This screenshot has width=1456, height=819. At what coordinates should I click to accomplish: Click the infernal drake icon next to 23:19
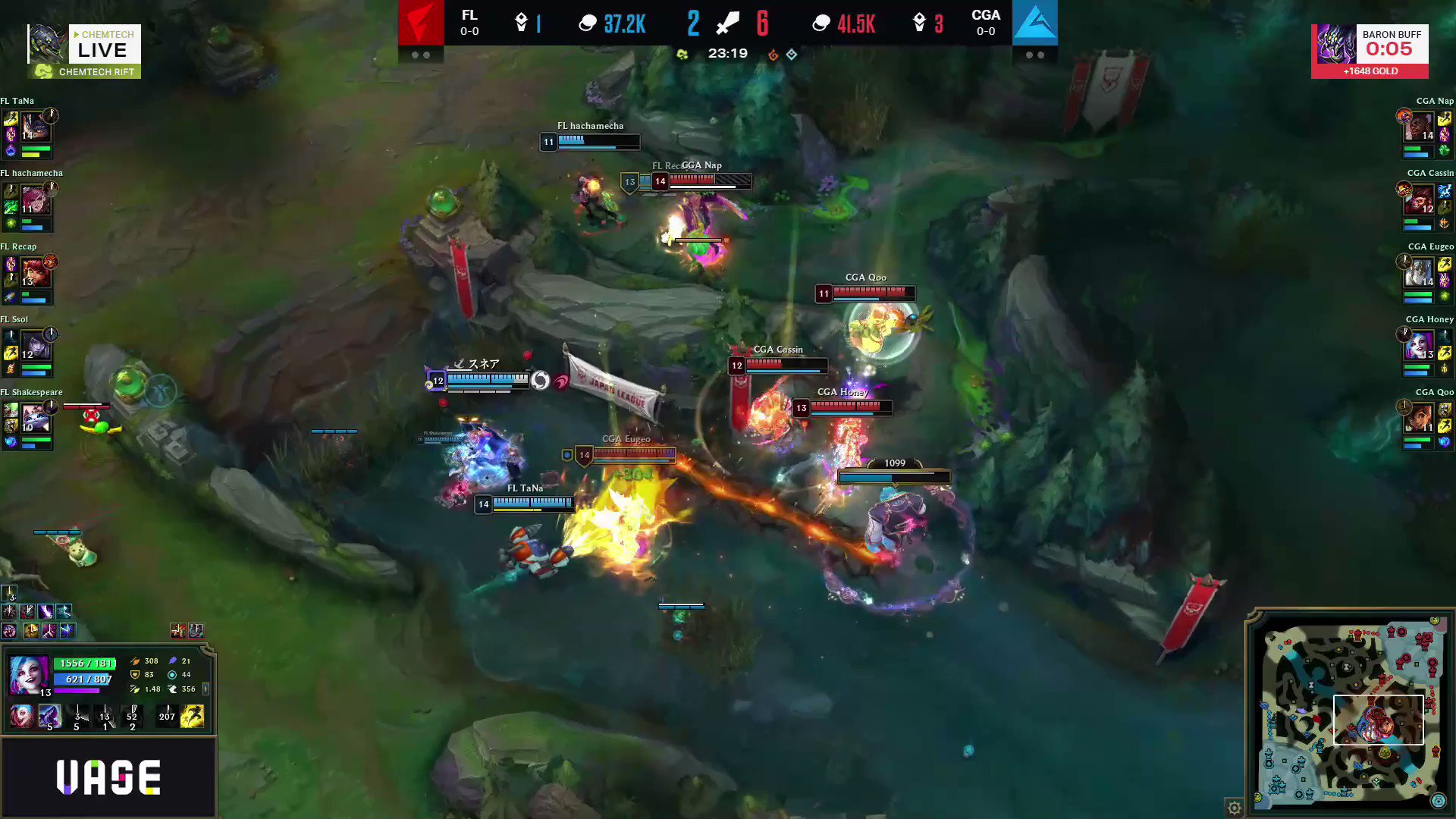pos(773,54)
